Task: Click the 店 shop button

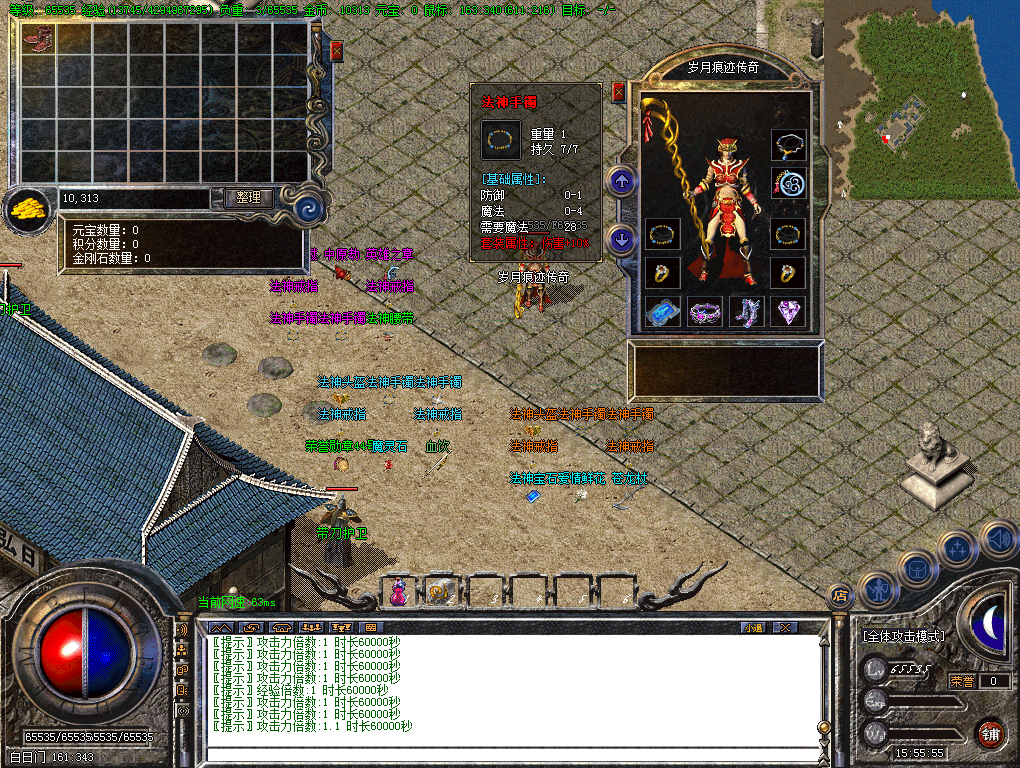Action: (840, 596)
